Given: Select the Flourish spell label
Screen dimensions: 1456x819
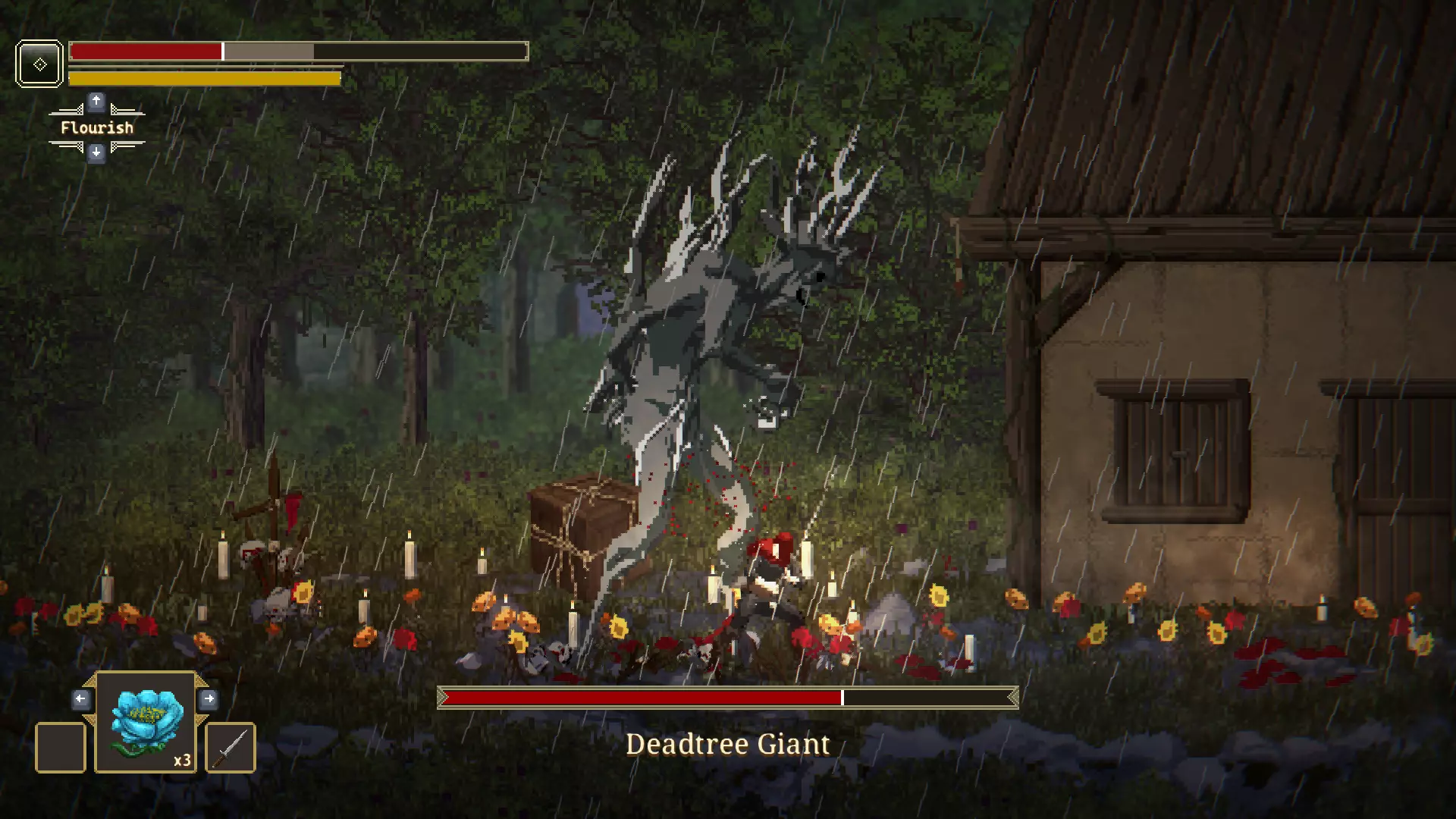Looking at the screenshot, I should click(x=96, y=127).
